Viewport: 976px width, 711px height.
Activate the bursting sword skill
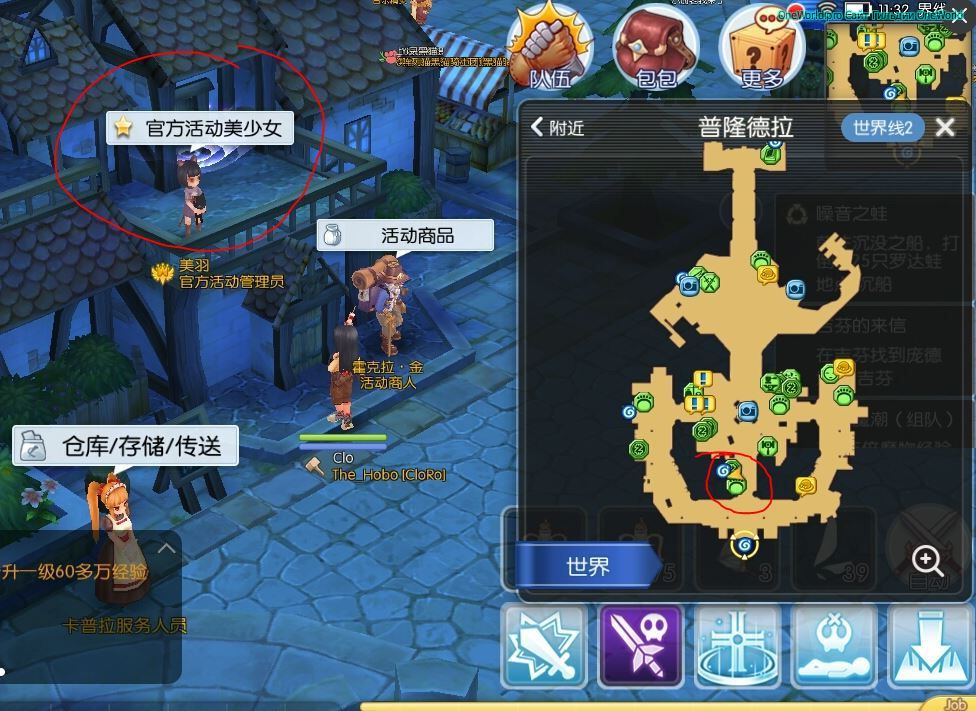point(544,646)
